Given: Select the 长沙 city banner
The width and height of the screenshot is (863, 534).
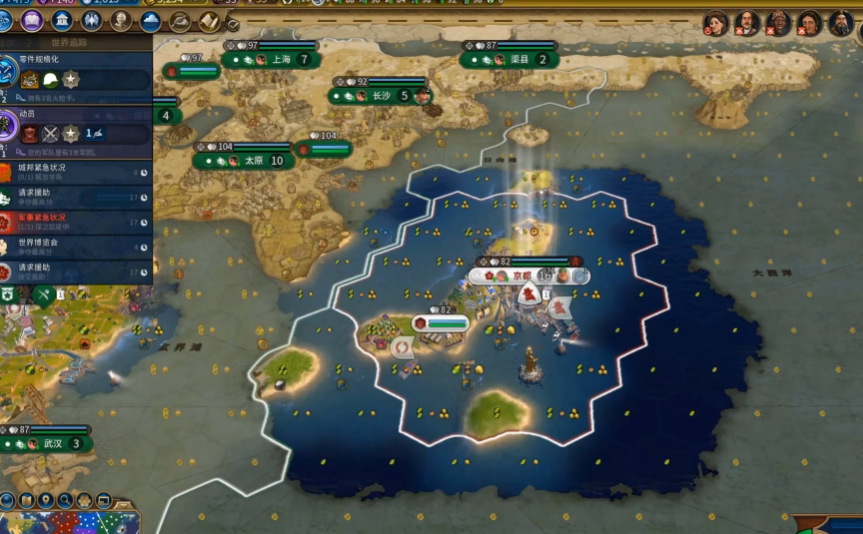Looking at the screenshot, I should tap(381, 97).
